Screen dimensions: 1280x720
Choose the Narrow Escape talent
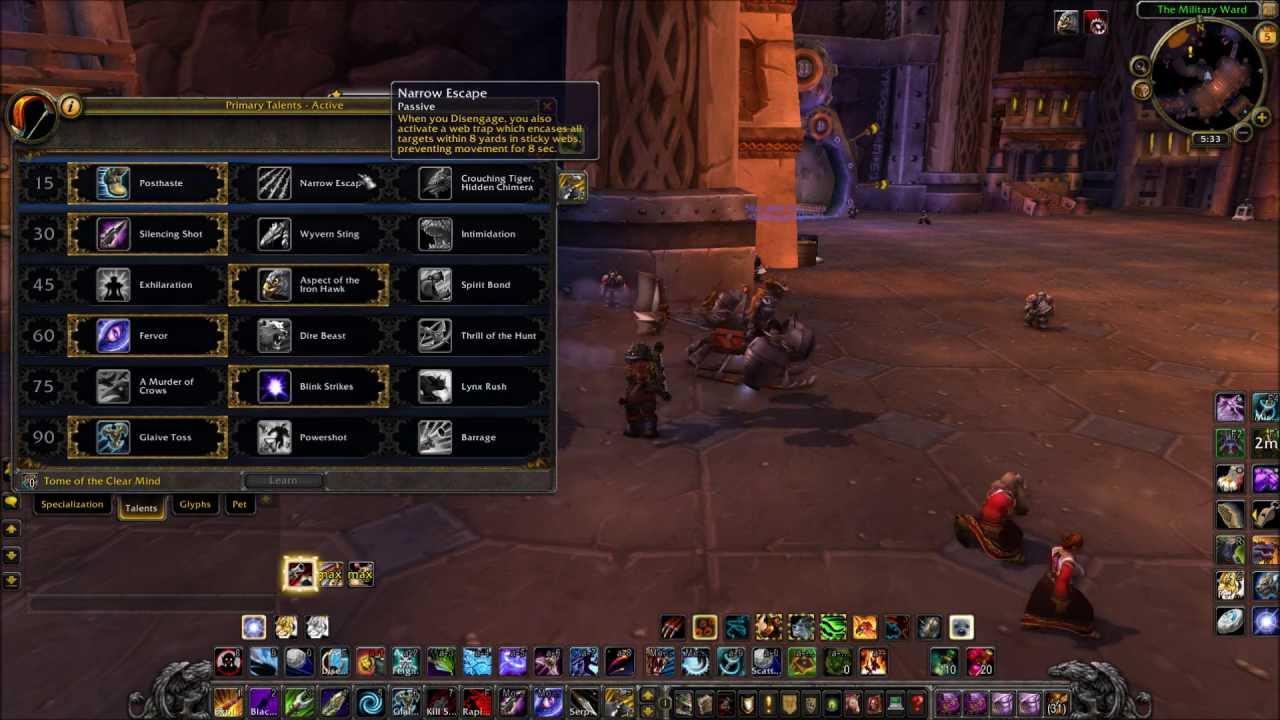pyautogui.click(x=308, y=183)
